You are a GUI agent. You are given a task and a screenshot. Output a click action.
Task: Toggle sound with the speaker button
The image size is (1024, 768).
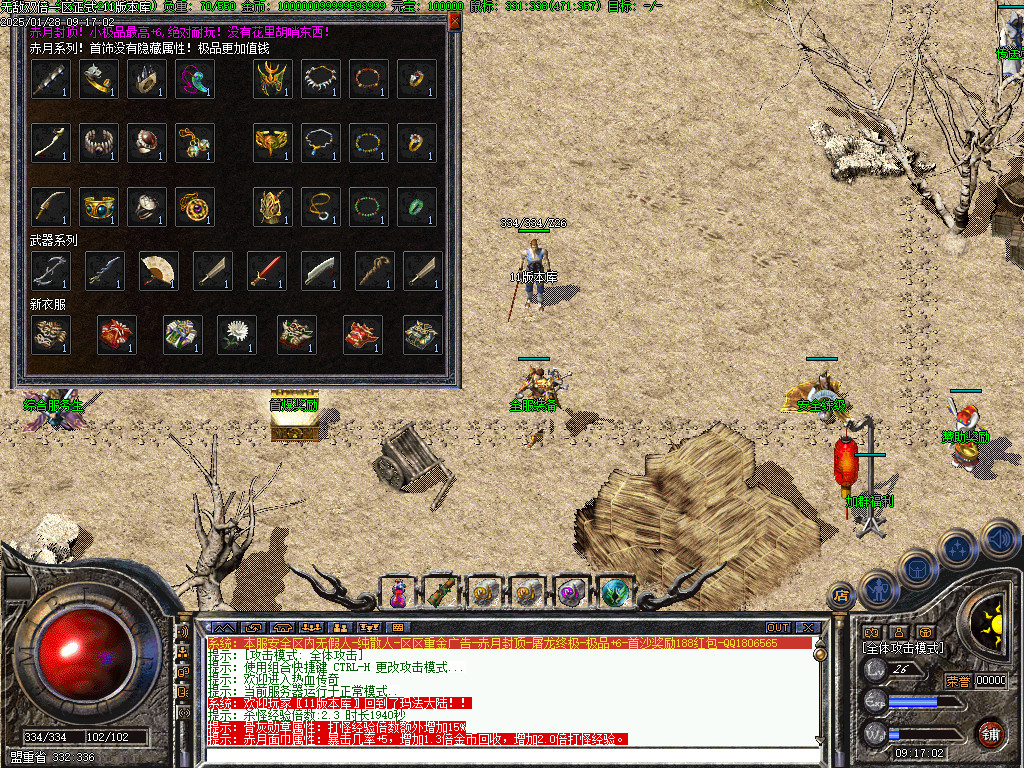(x=999, y=537)
